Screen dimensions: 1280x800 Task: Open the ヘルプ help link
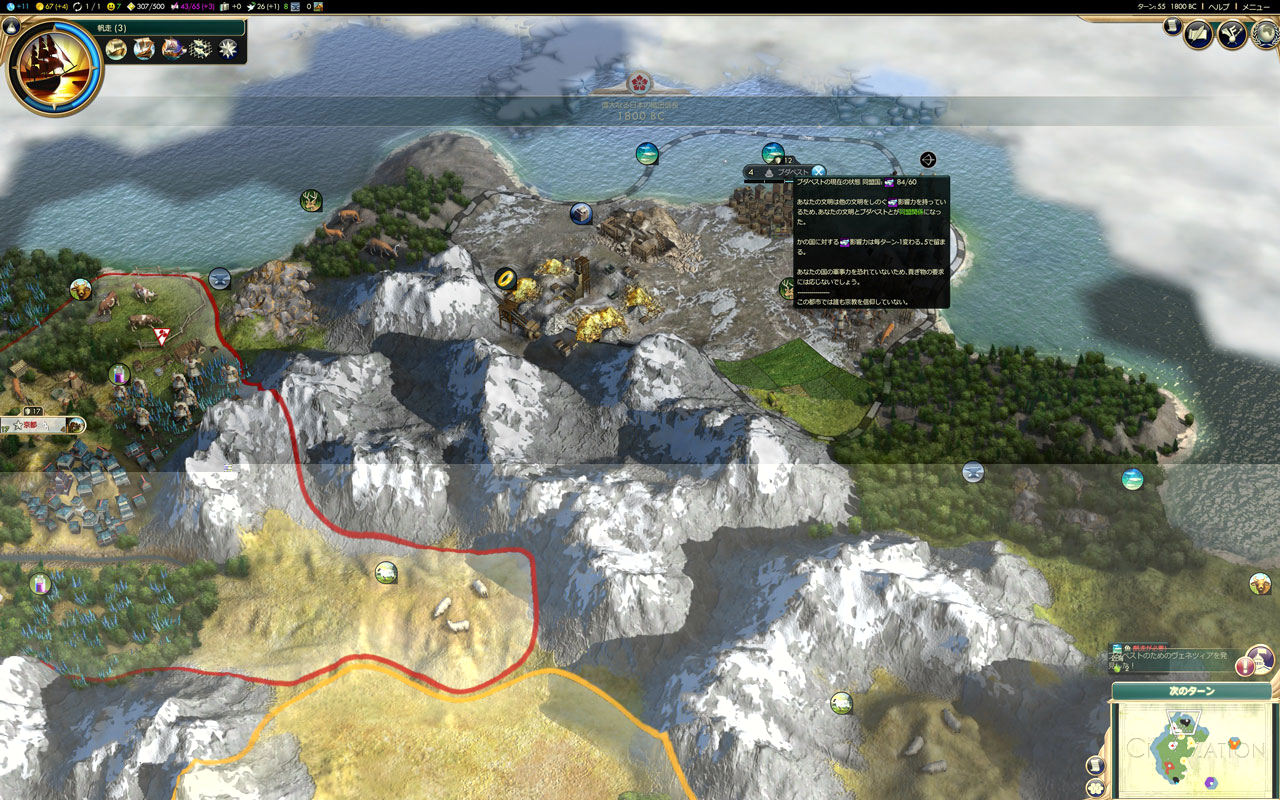1219,6
